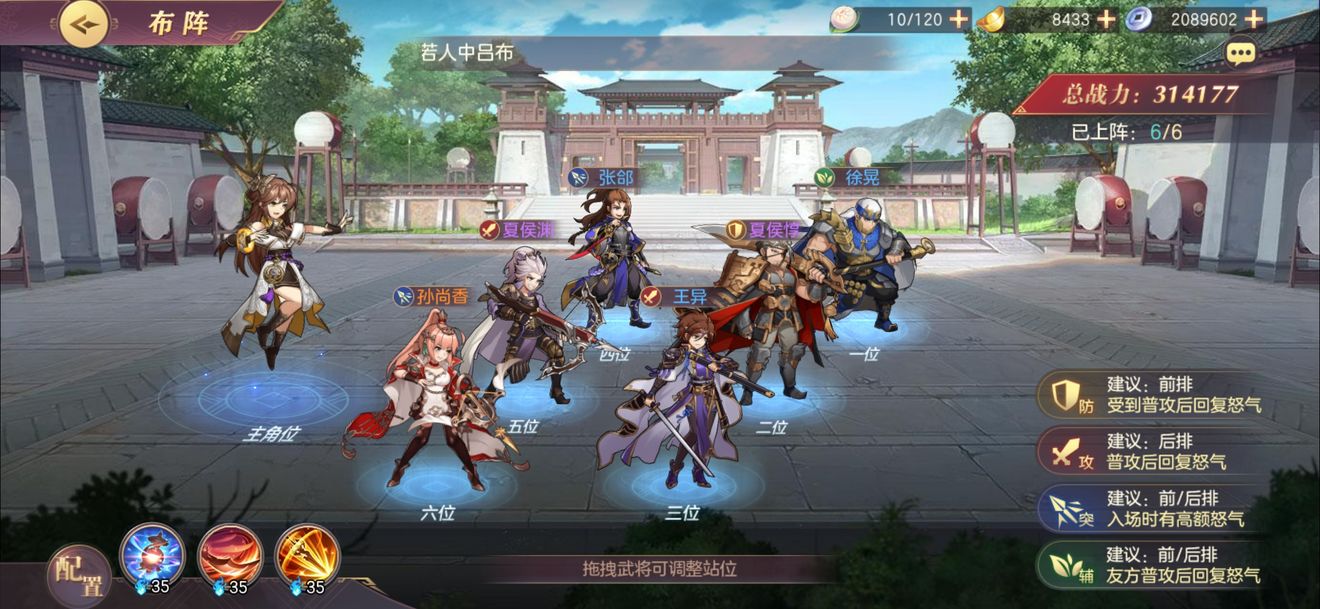The width and height of the screenshot is (1320, 609).
Task: Select the red swirl skill icon
Action: click(230, 555)
